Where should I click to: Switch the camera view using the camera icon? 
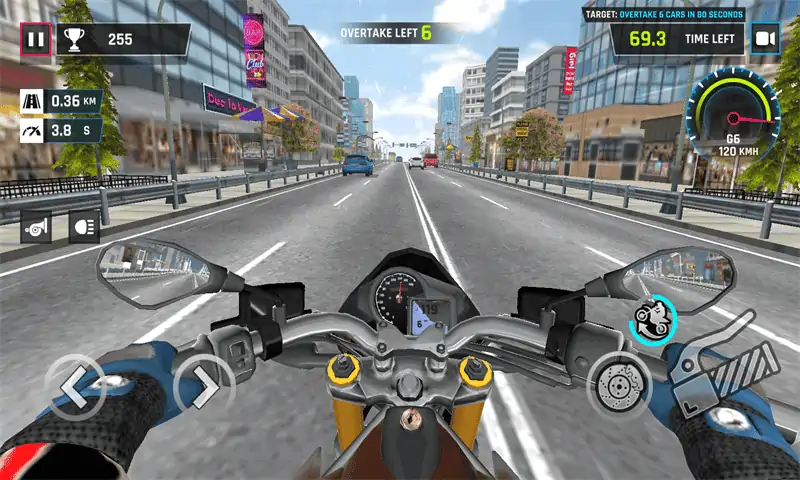coord(765,40)
